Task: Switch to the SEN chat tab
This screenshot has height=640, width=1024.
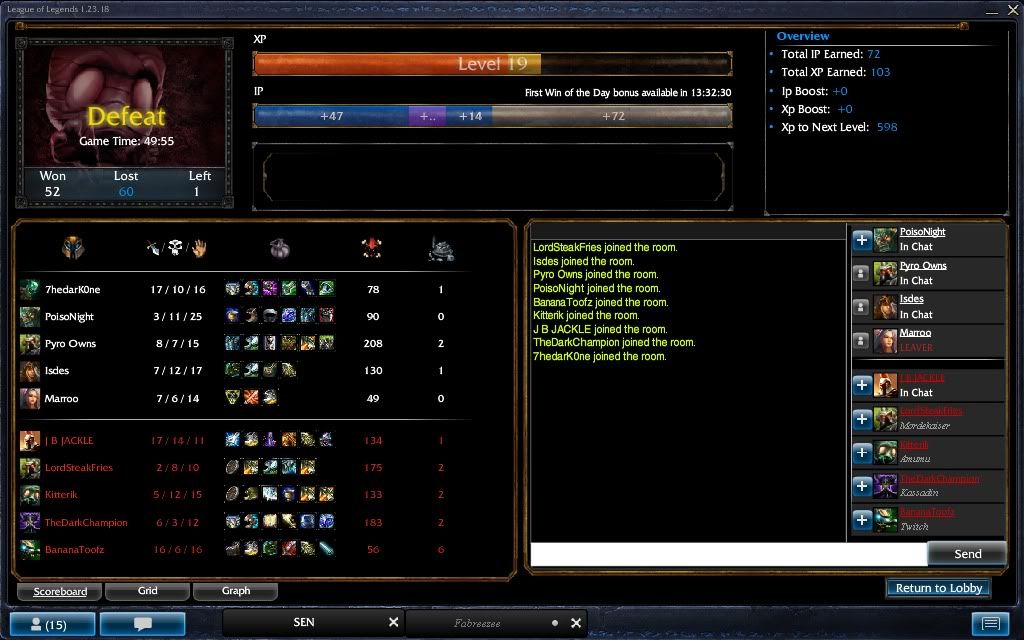Action: pos(304,622)
